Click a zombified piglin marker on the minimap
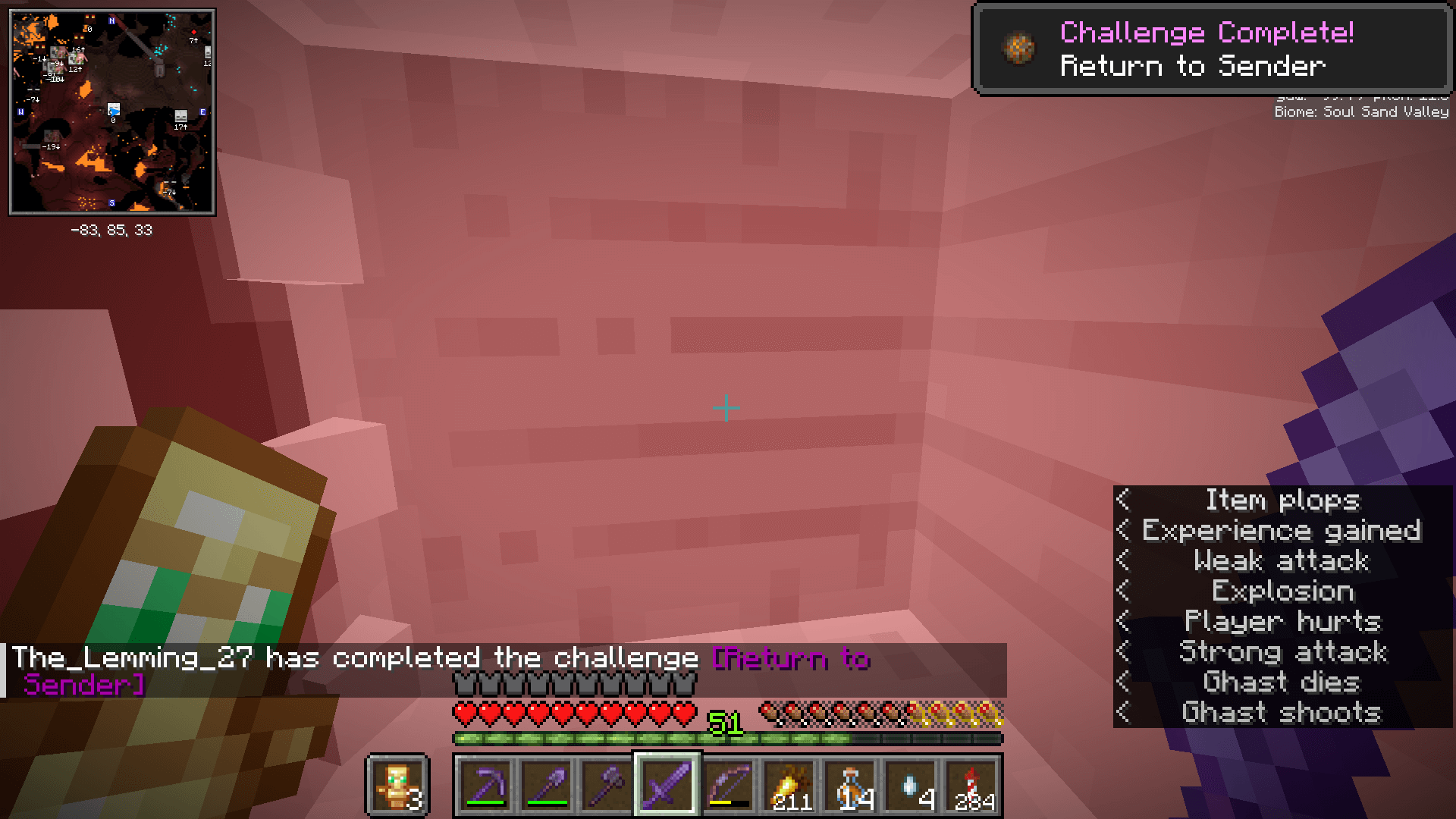The image size is (1456, 819). (76, 59)
